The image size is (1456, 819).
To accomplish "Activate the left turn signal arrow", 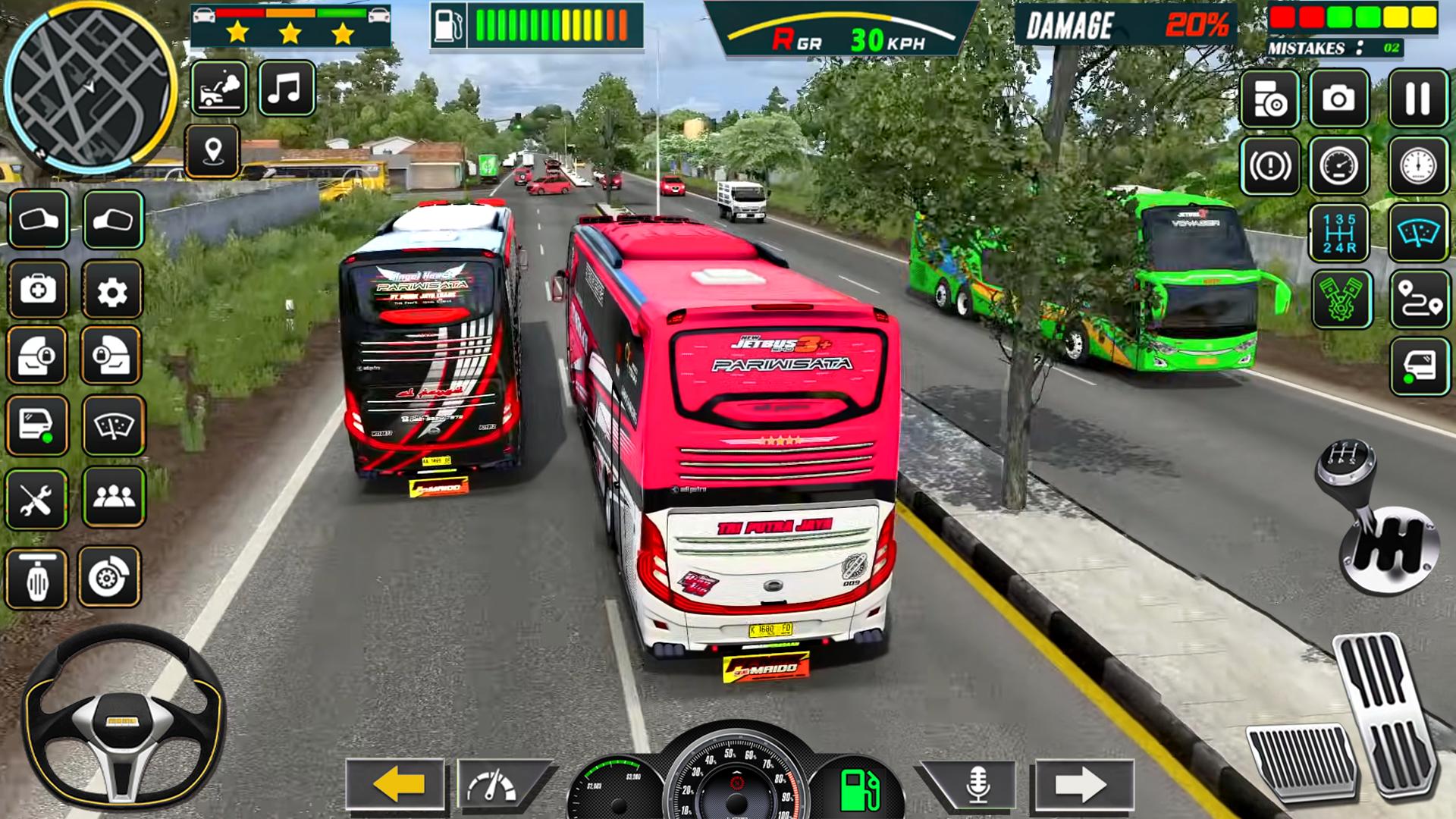I will click(x=396, y=785).
